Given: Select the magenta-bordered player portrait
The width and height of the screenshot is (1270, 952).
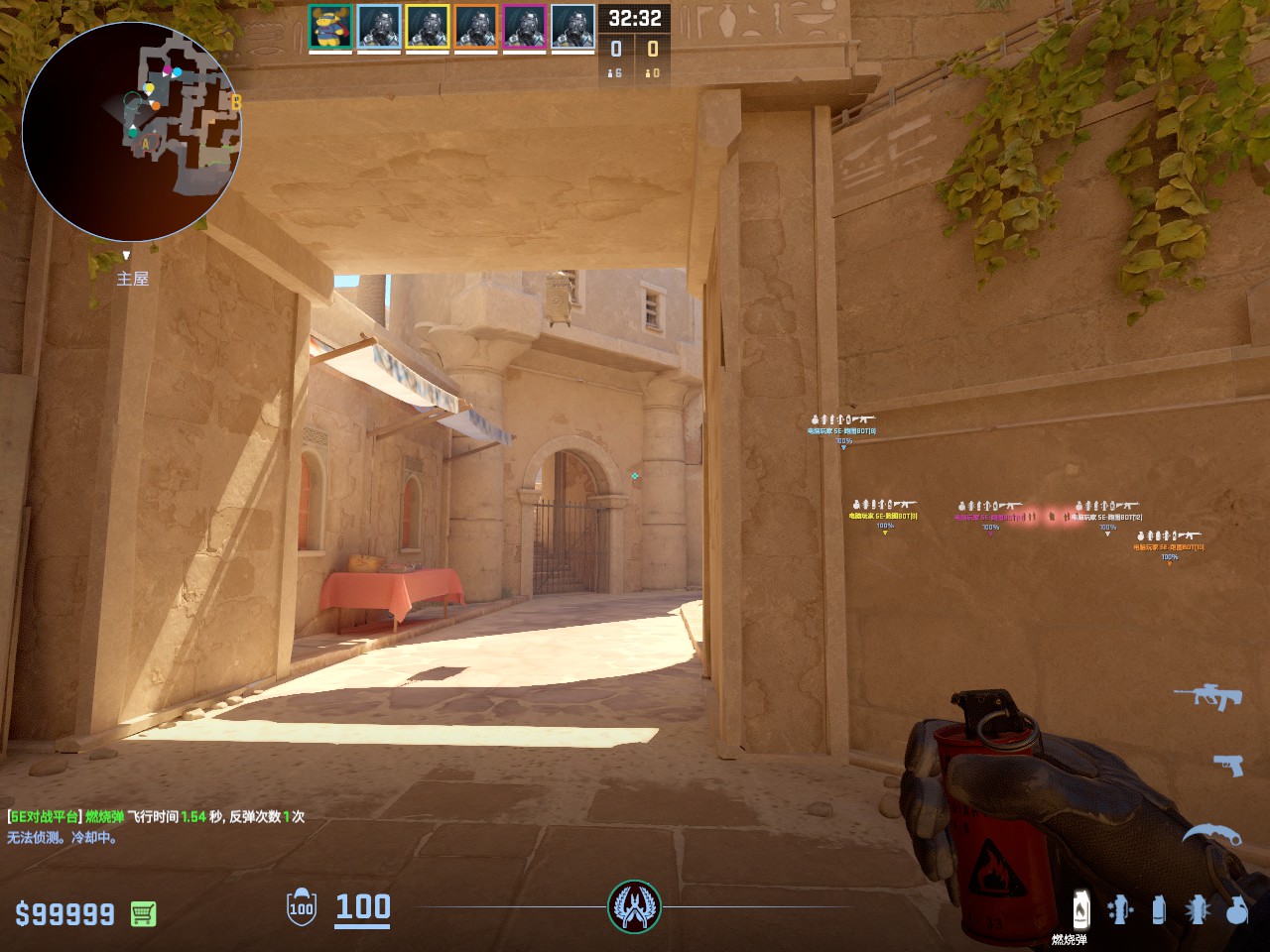Looking at the screenshot, I should click(x=524, y=28).
